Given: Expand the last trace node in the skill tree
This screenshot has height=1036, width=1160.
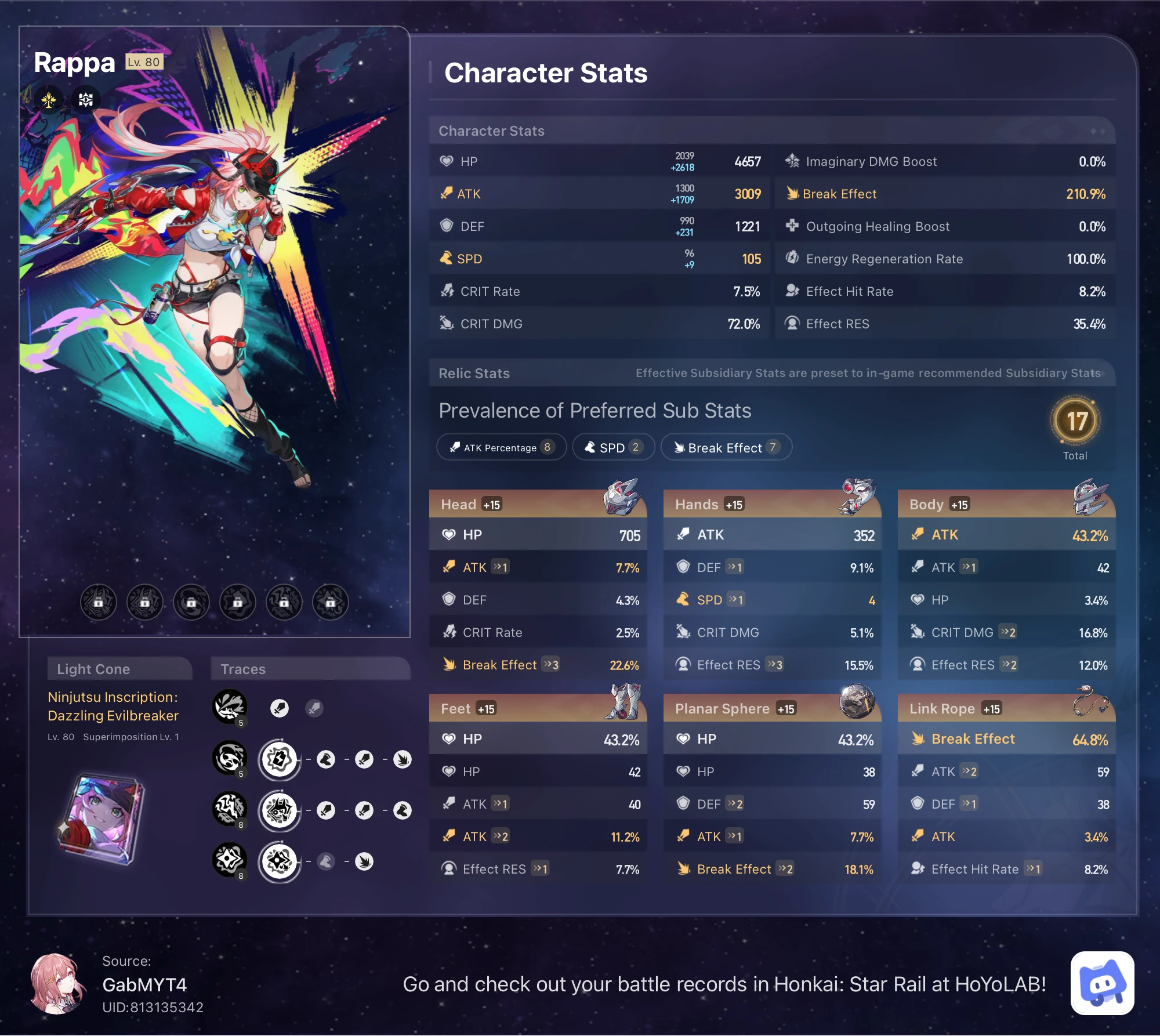Looking at the screenshot, I should 365,861.
